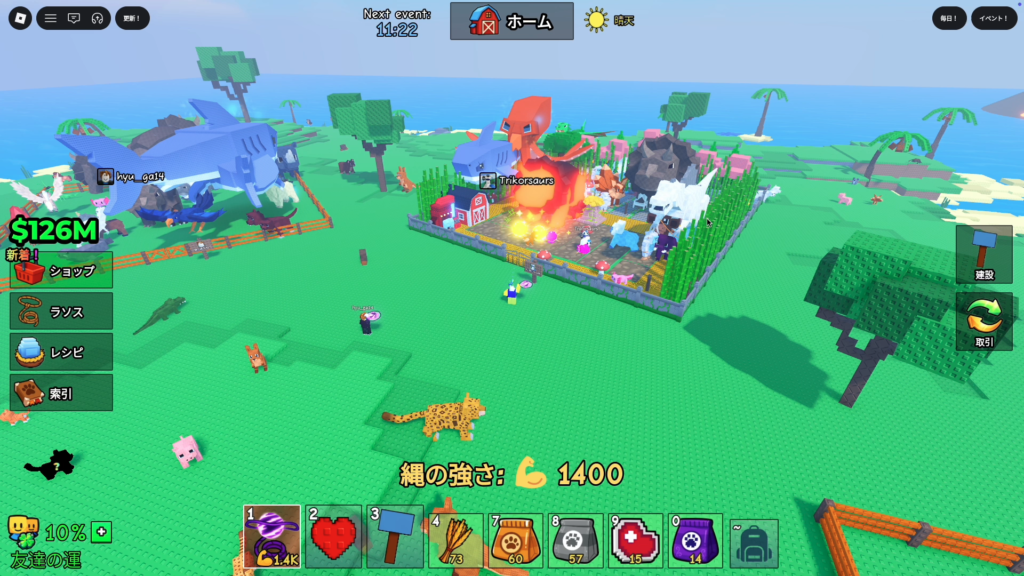Click the 更新! update button

click(x=132, y=18)
